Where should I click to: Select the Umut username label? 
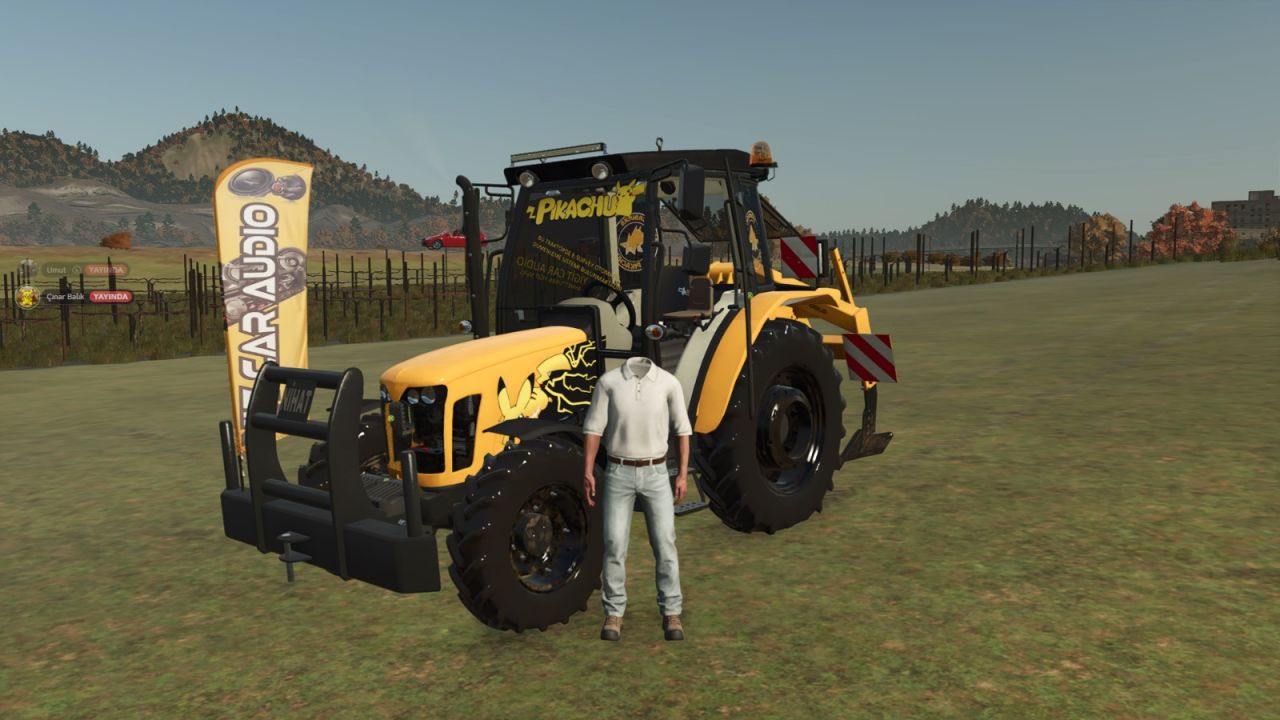click(56, 270)
